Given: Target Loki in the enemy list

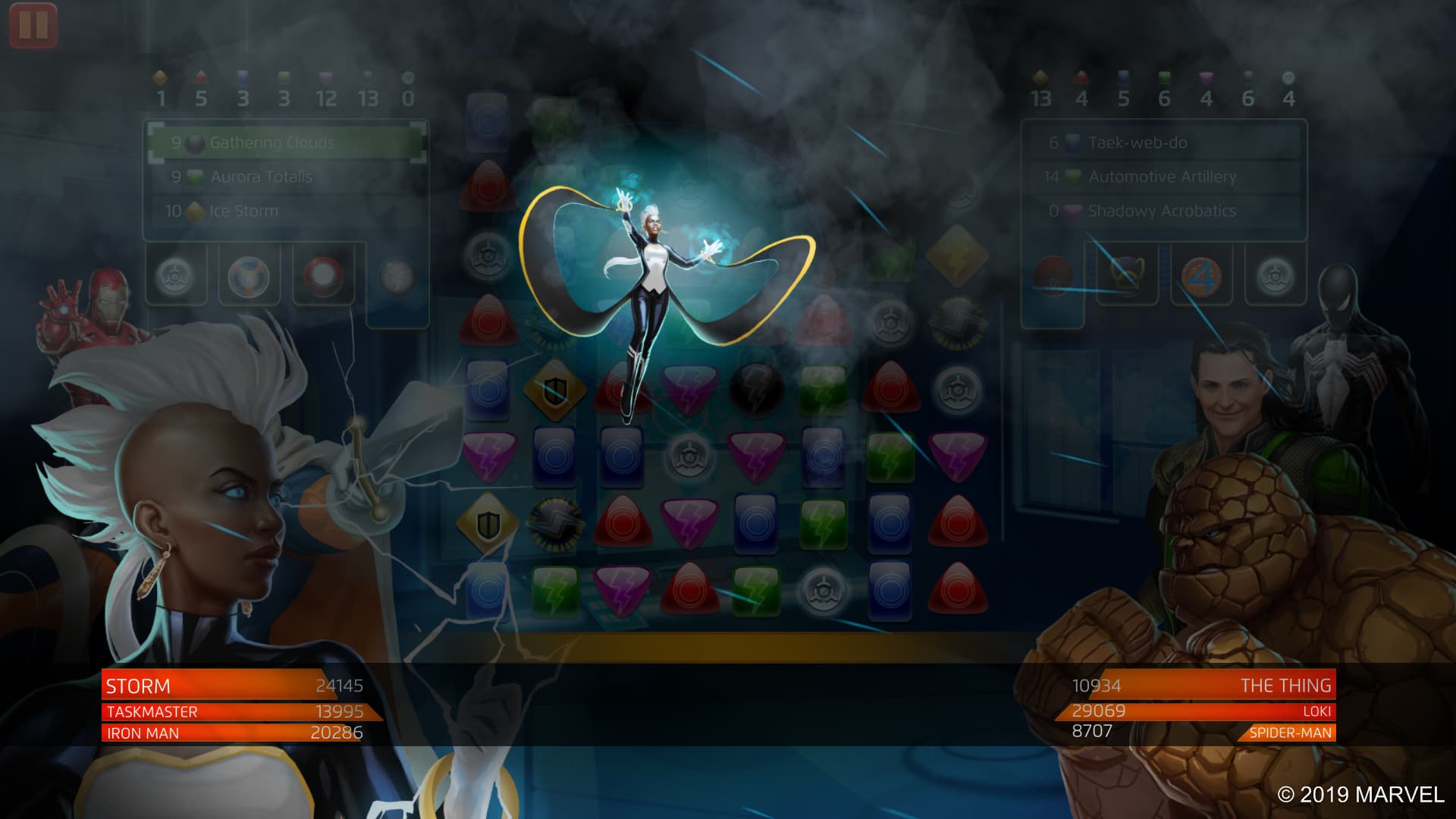Looking at the screenshot, I should (x=1202, y=711).
